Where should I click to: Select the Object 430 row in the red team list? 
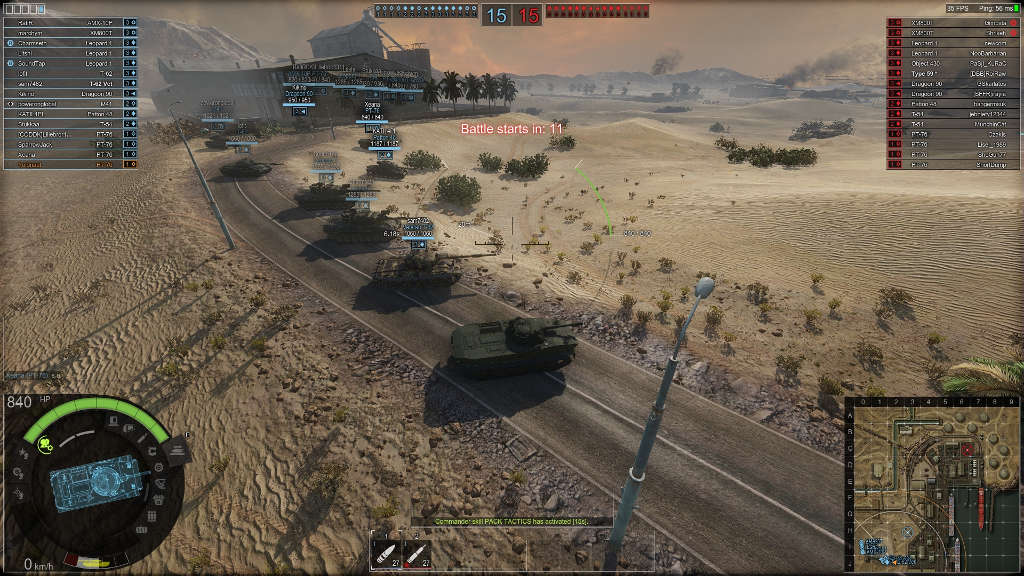tap(953, 64)
